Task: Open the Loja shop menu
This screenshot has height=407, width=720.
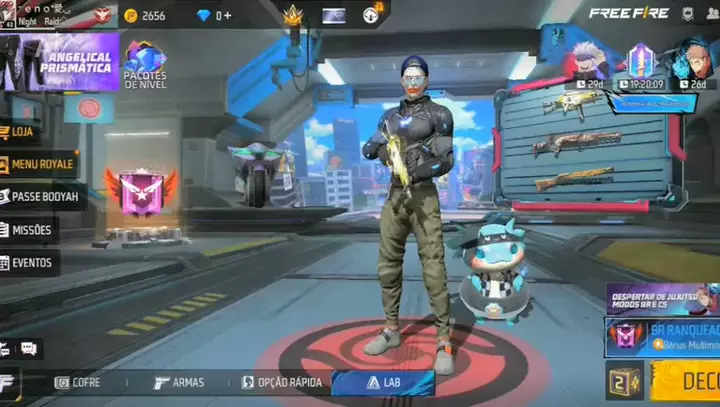Action: tap(22, 131)
